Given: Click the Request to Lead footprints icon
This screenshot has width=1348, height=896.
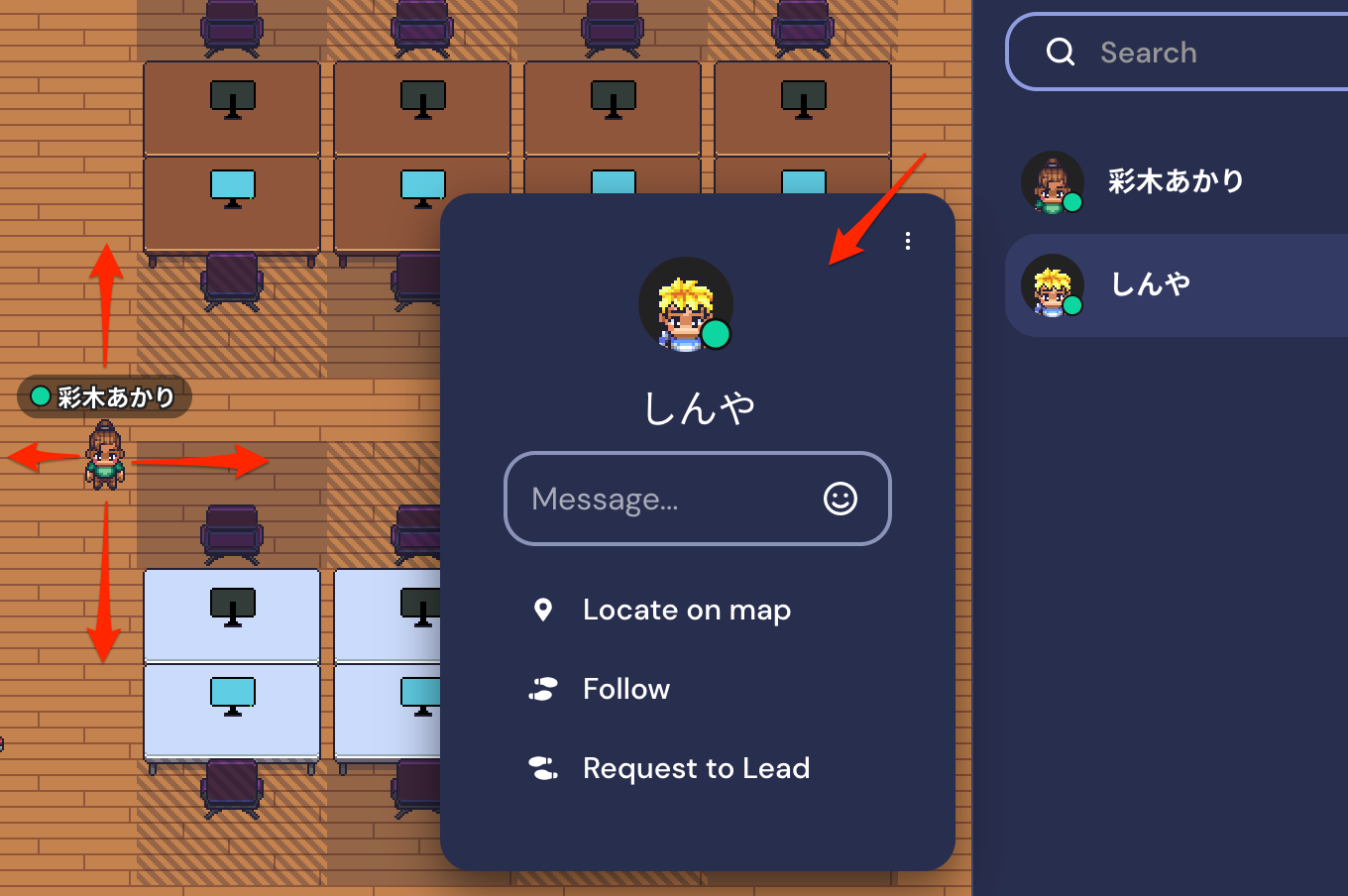Looking at the screenshot, I should (543, 767).
